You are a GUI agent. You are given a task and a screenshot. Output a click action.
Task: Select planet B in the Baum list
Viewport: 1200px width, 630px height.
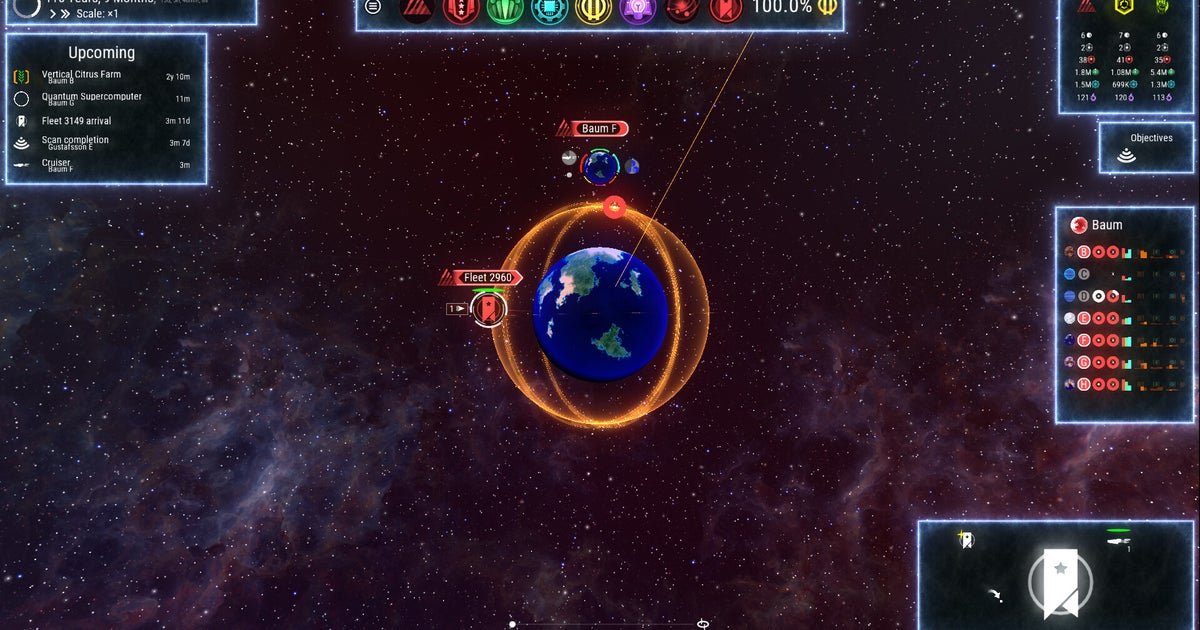coord(1083,252)
